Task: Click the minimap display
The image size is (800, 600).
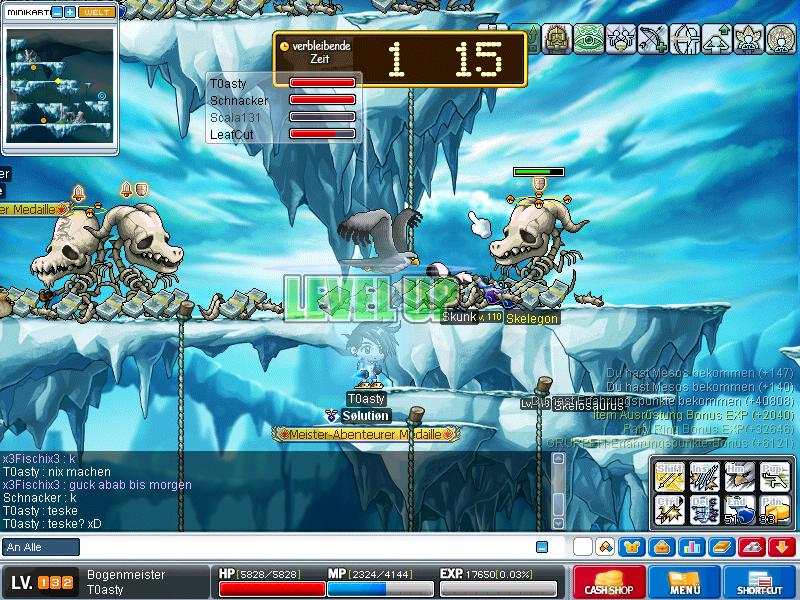Action: coord(60,89)
